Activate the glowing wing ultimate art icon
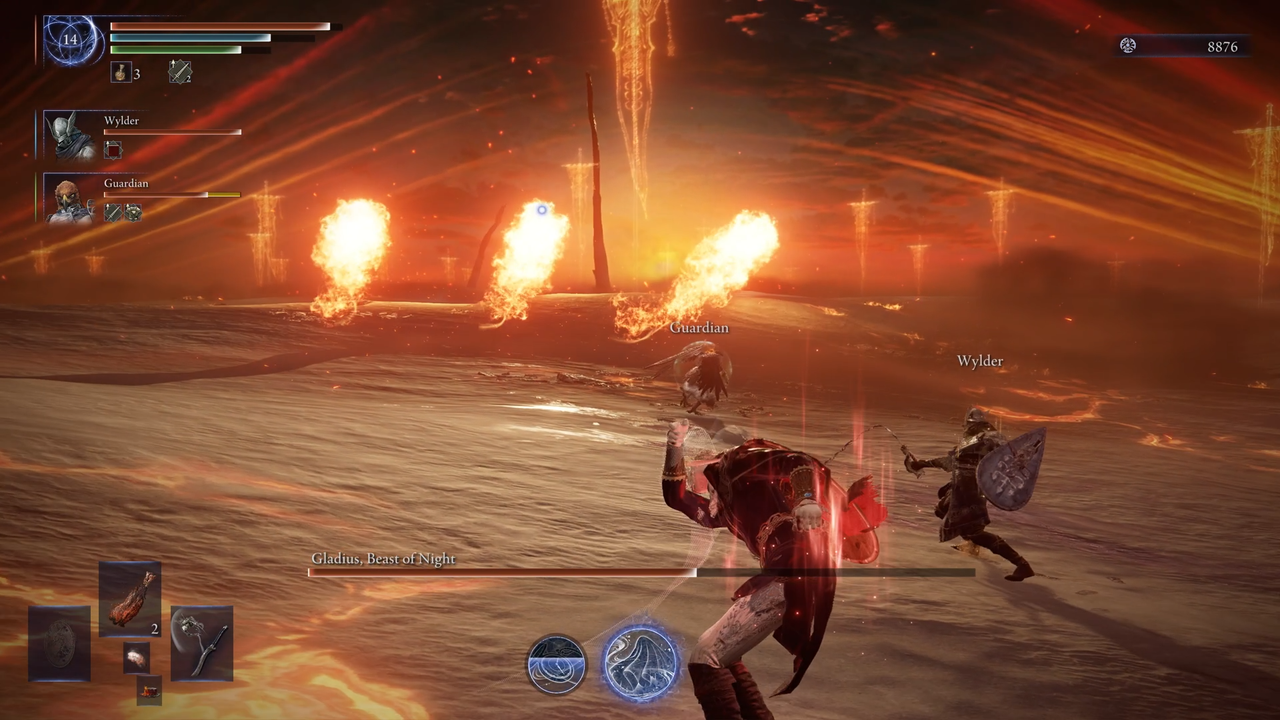The height and width of the screenshot is (720, 1280). coord(642,663)
